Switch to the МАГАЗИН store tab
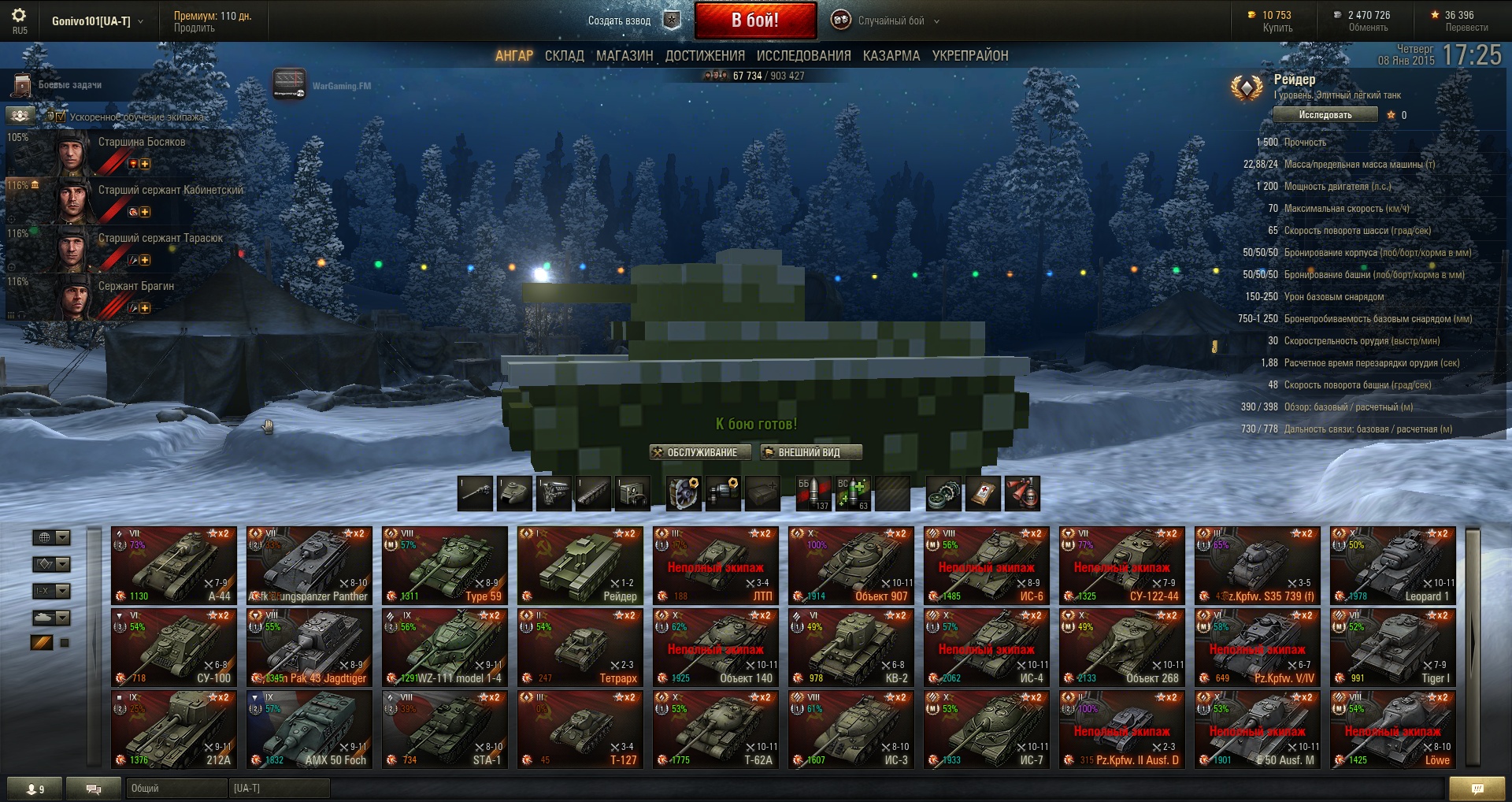The image size is (1512, 802). 624,56
